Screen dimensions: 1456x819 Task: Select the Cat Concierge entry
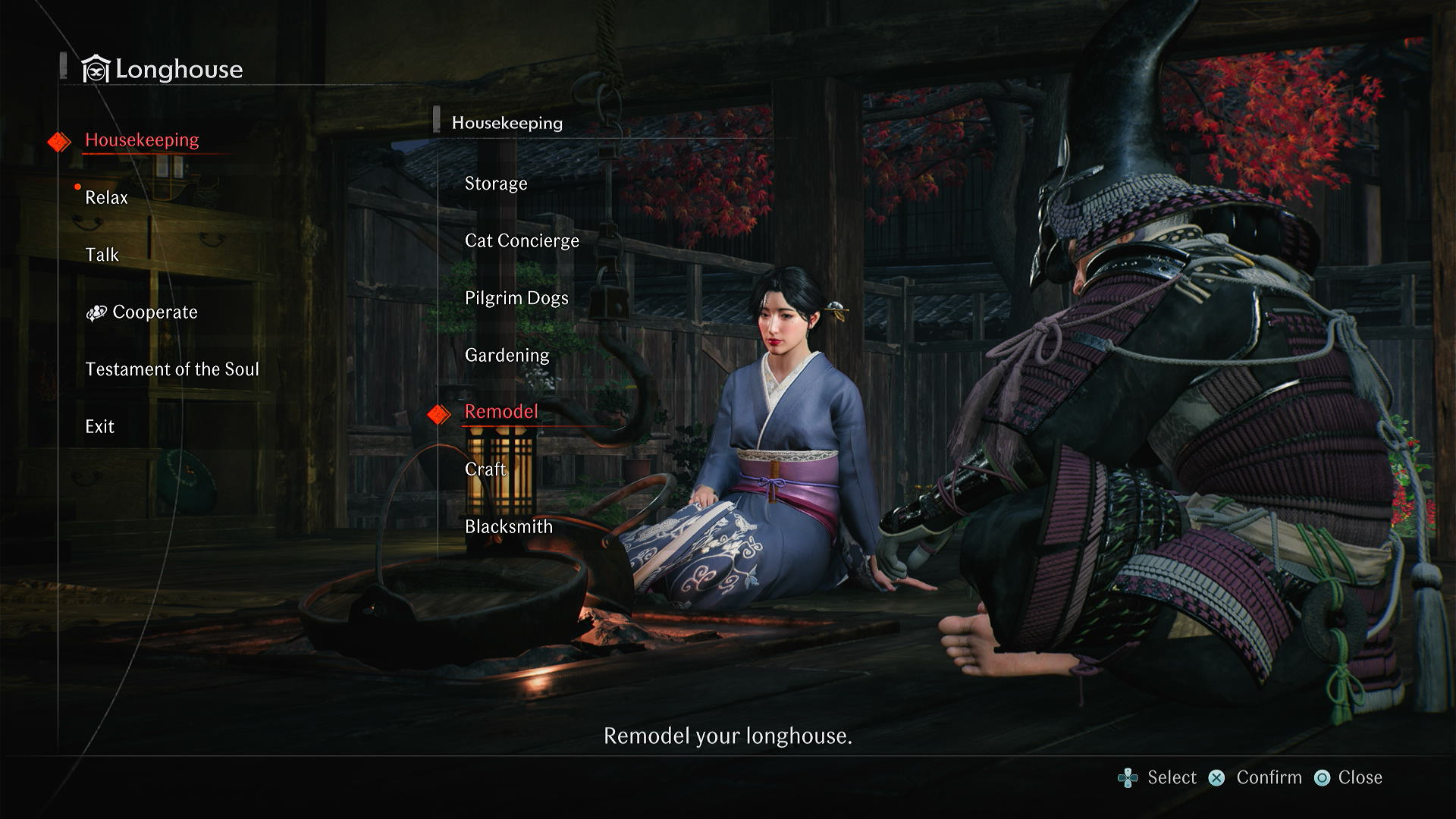(522, 241)
